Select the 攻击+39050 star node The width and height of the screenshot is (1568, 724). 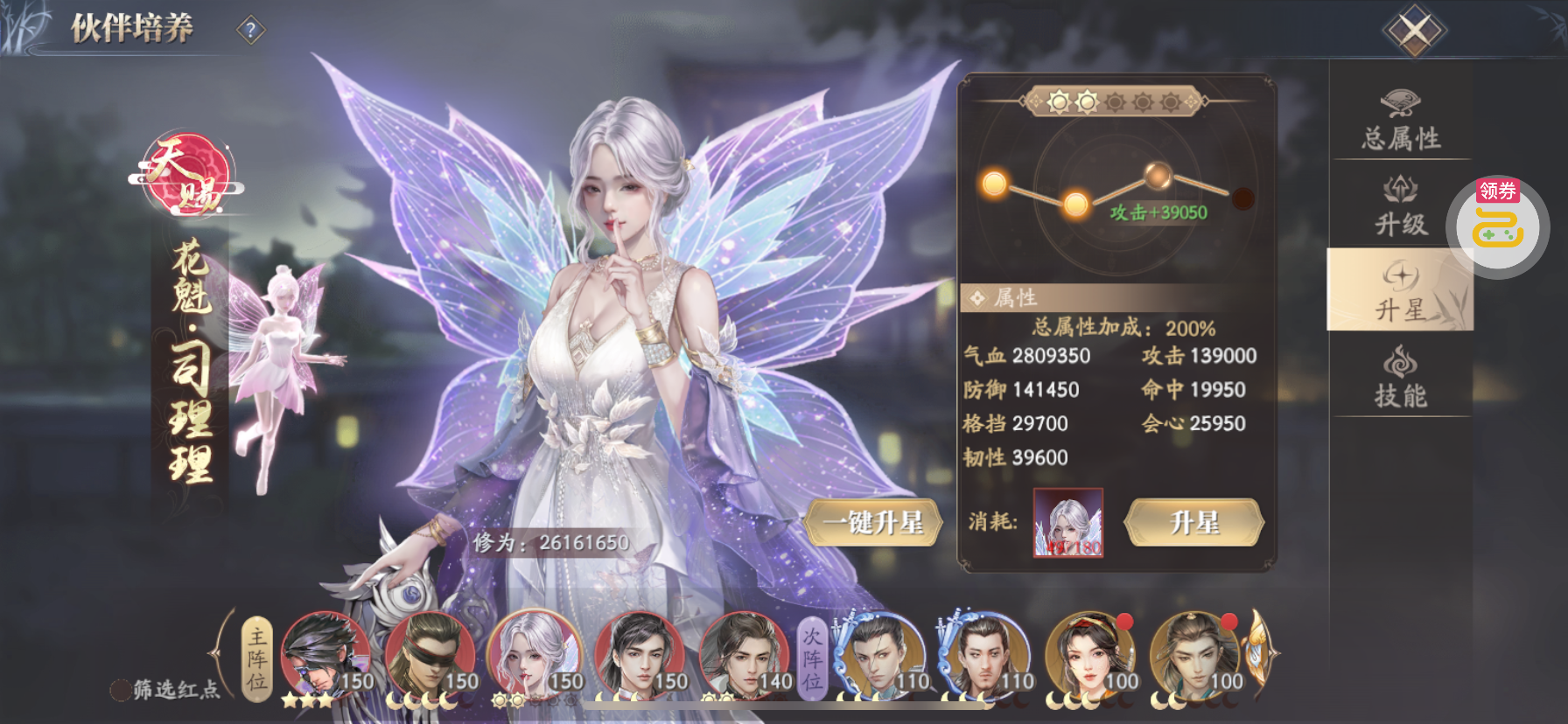coord(1157,177)
